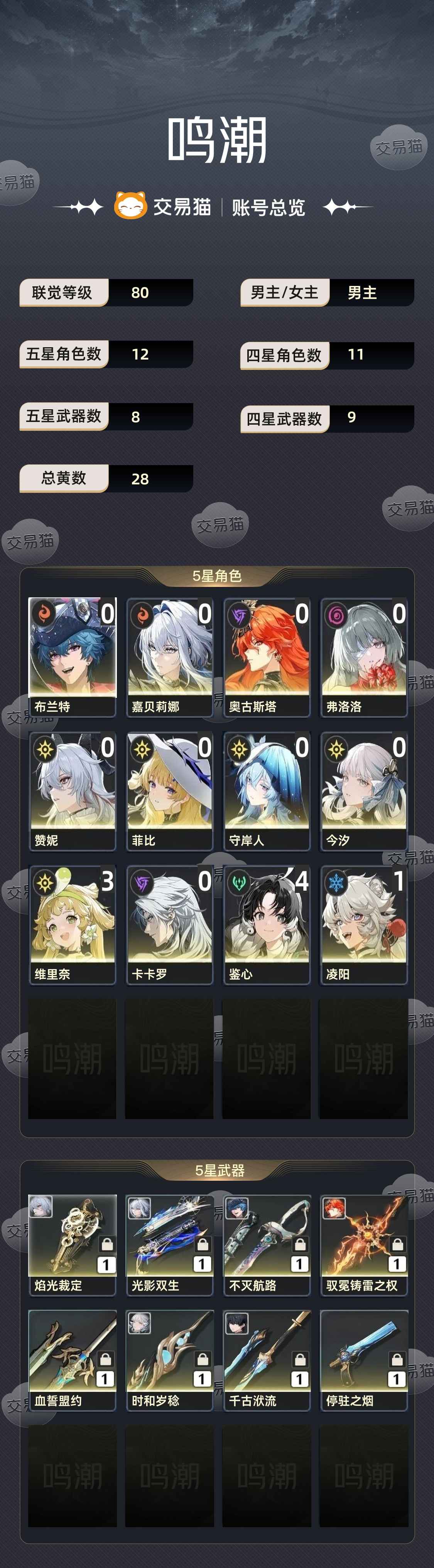
Task: Click the 驭冕铸雷之权 weapon slot
Action: [x=364, y=1244]
